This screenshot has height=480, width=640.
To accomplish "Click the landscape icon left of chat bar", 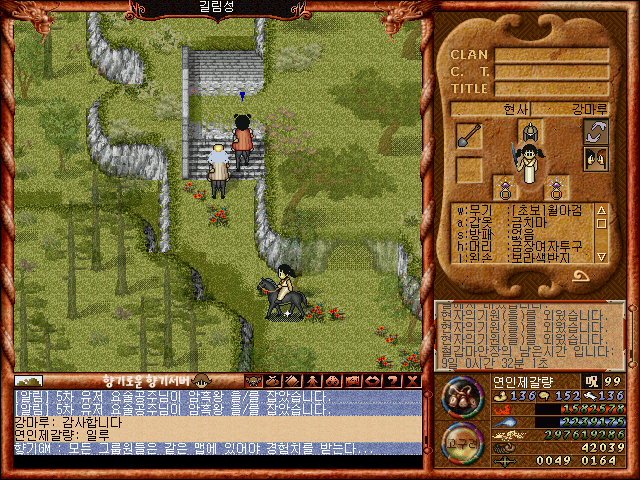I will 28,381.
